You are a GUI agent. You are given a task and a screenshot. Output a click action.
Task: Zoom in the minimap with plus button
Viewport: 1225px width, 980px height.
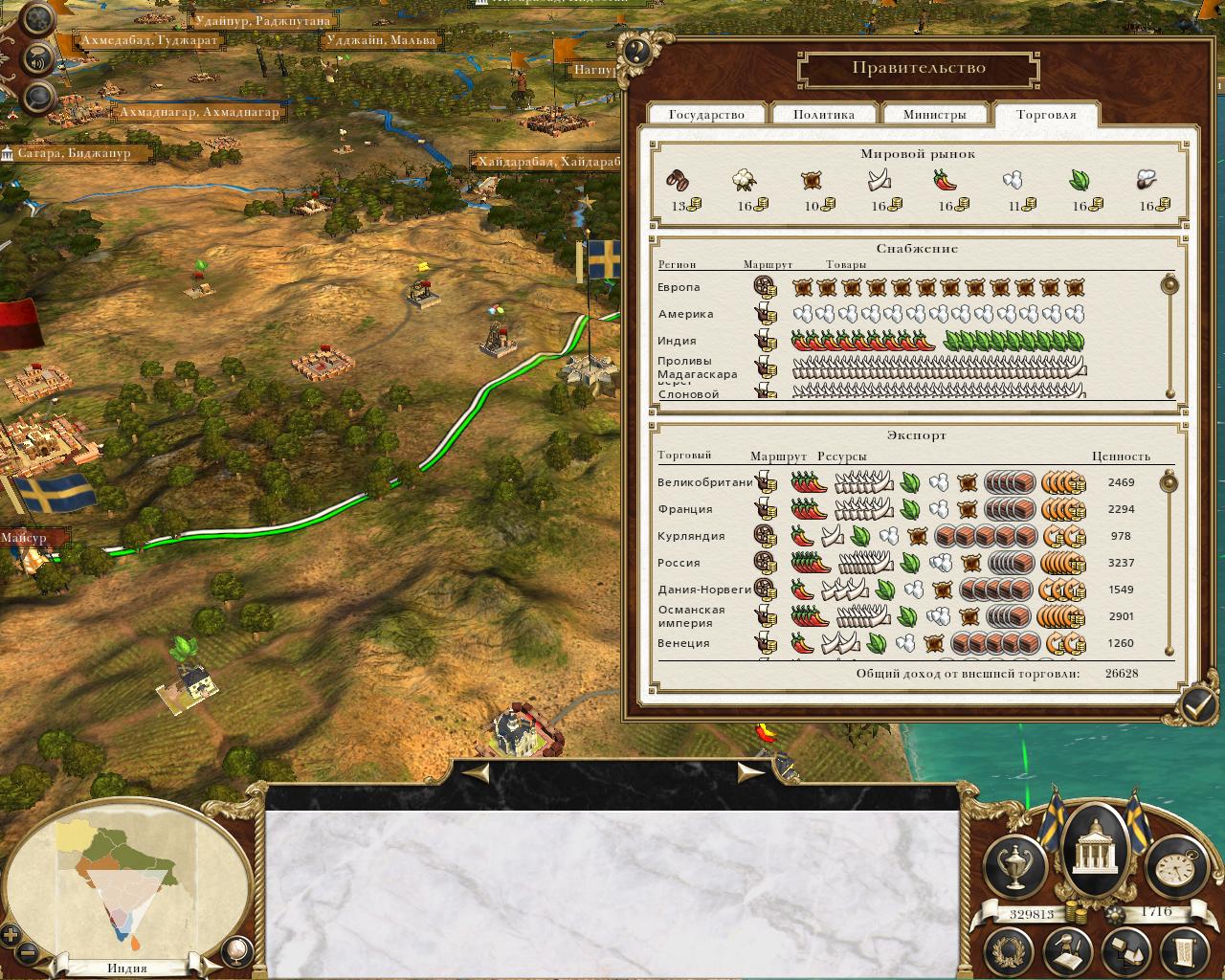[11, 935]
